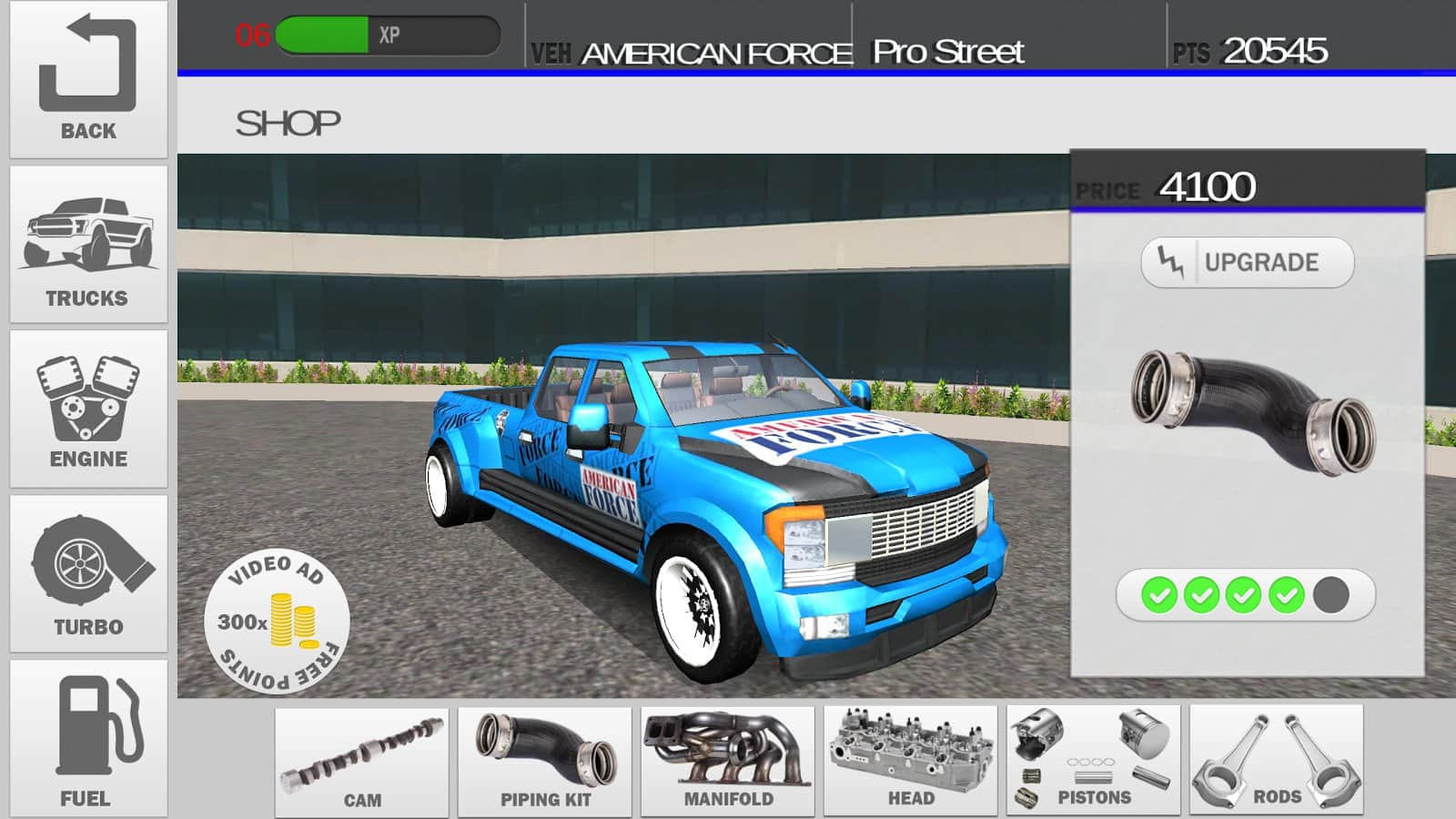Go back using the Back button
The width and height of the screenshot is (1456, 819).
click(x=88, y=79)
